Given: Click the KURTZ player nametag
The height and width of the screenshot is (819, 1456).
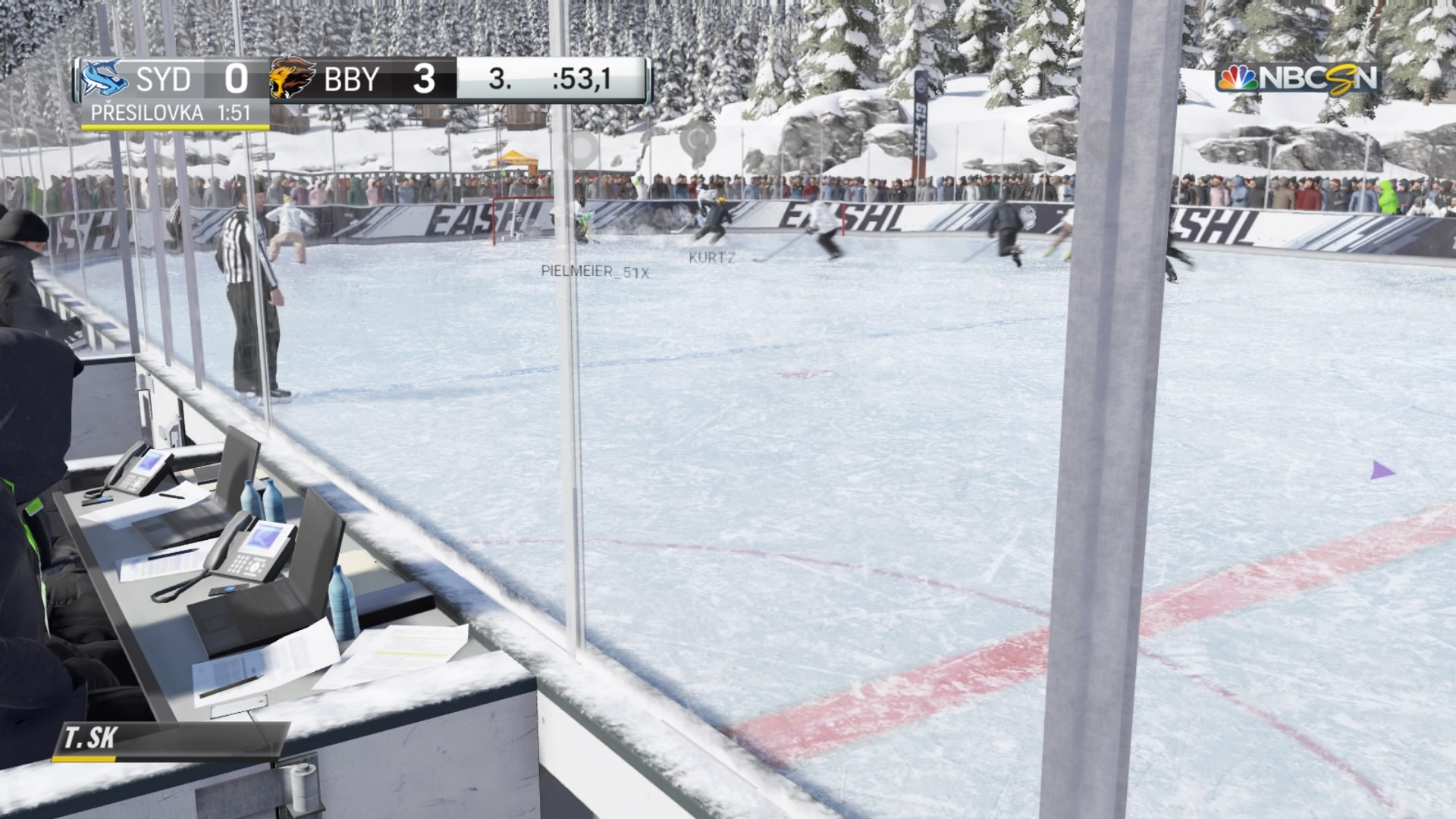Looking at the screenshot, I should [x=711, y=256].
